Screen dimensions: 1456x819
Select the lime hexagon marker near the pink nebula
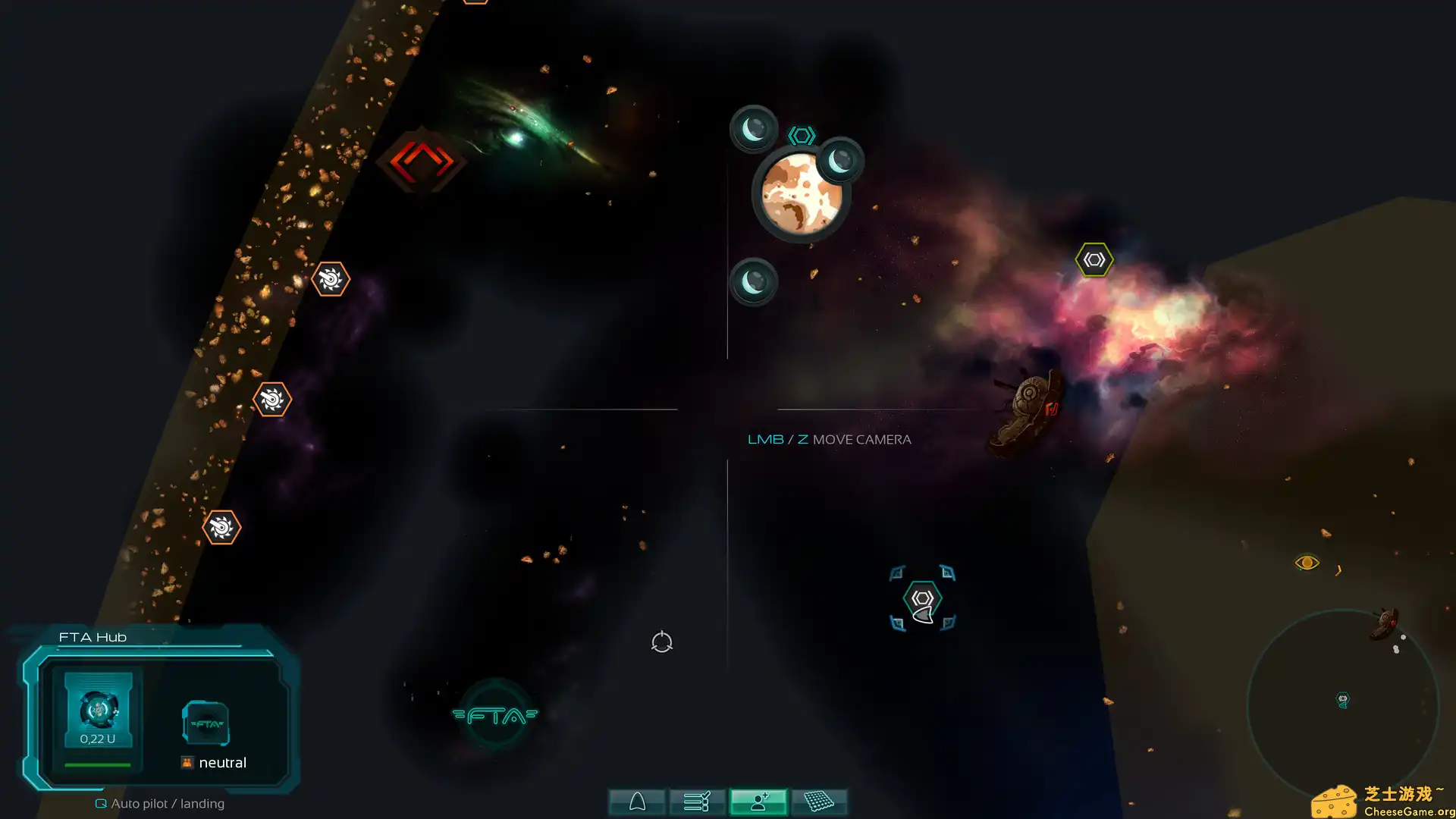coord(1094,259)
